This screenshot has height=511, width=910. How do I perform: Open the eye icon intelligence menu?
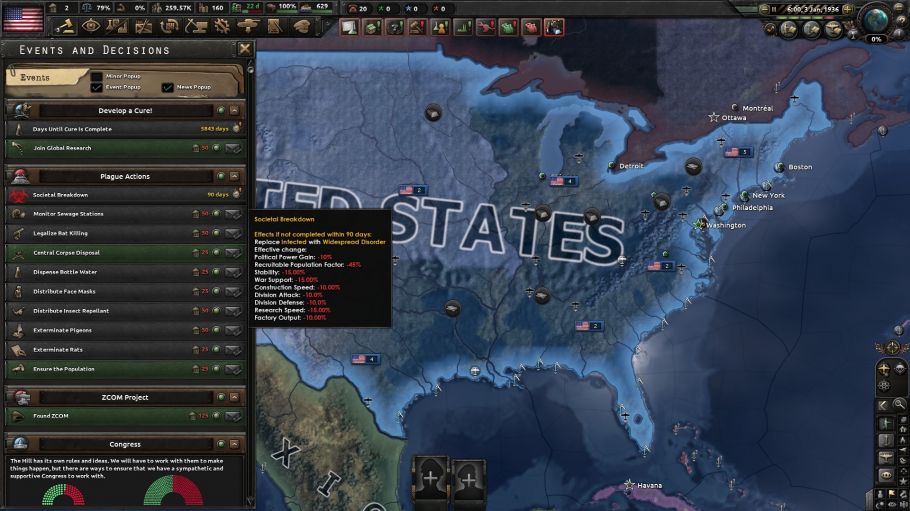click(91, 26)
